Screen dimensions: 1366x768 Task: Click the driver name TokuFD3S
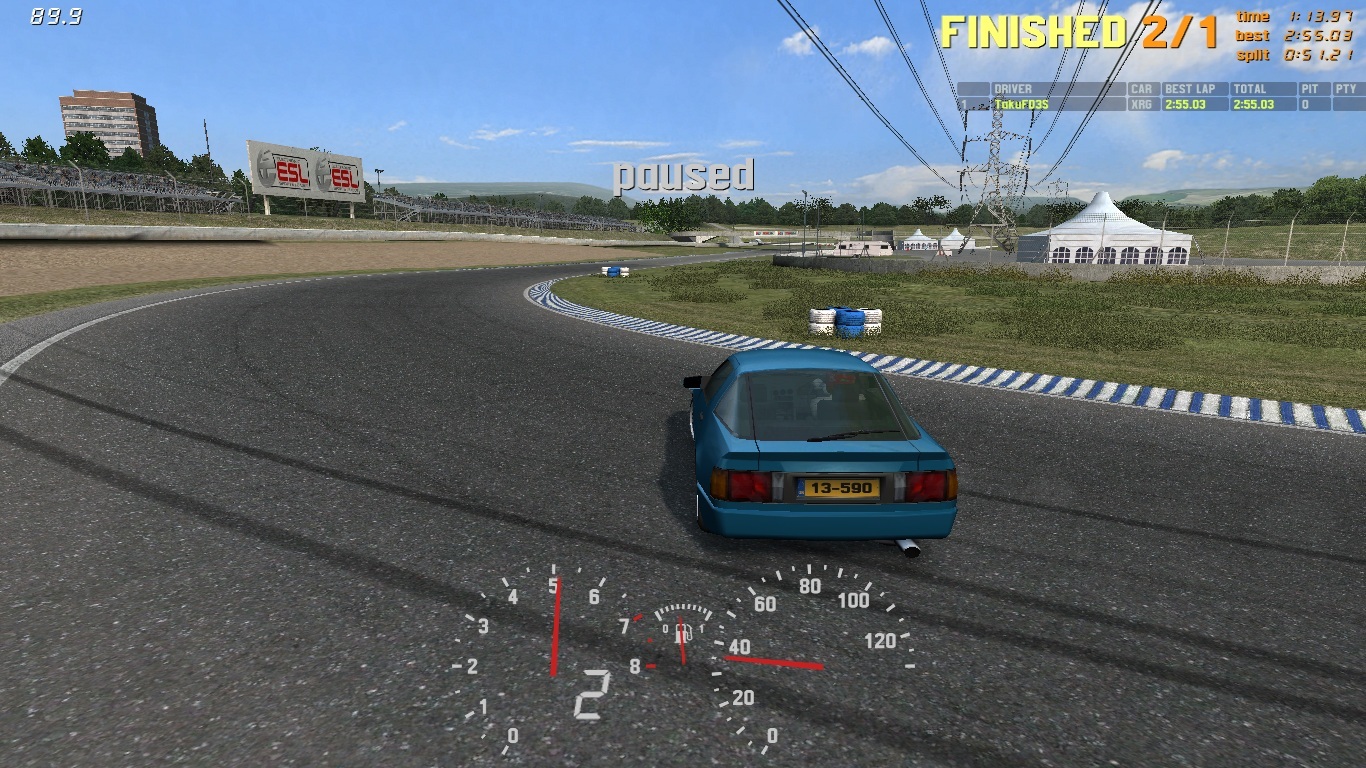pyautogui.click(x=1022, y=102)
